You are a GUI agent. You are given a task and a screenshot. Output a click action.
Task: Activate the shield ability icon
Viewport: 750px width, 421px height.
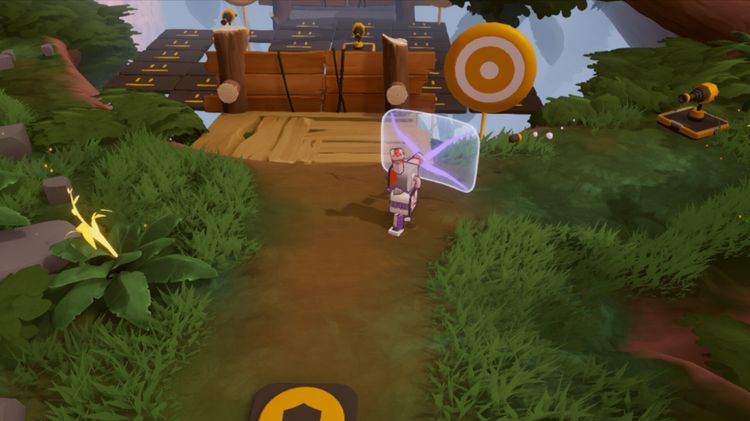(x=303, y=406)
